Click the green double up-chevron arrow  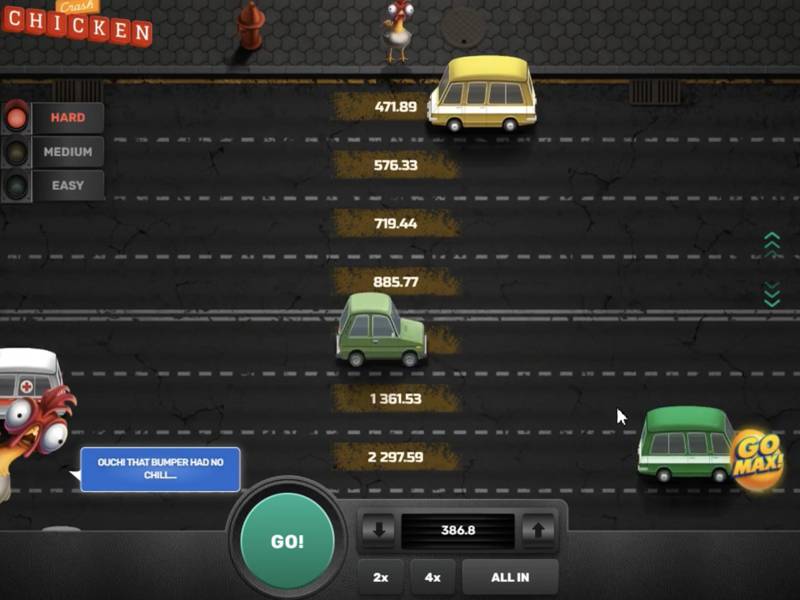(x=771, y=244)
